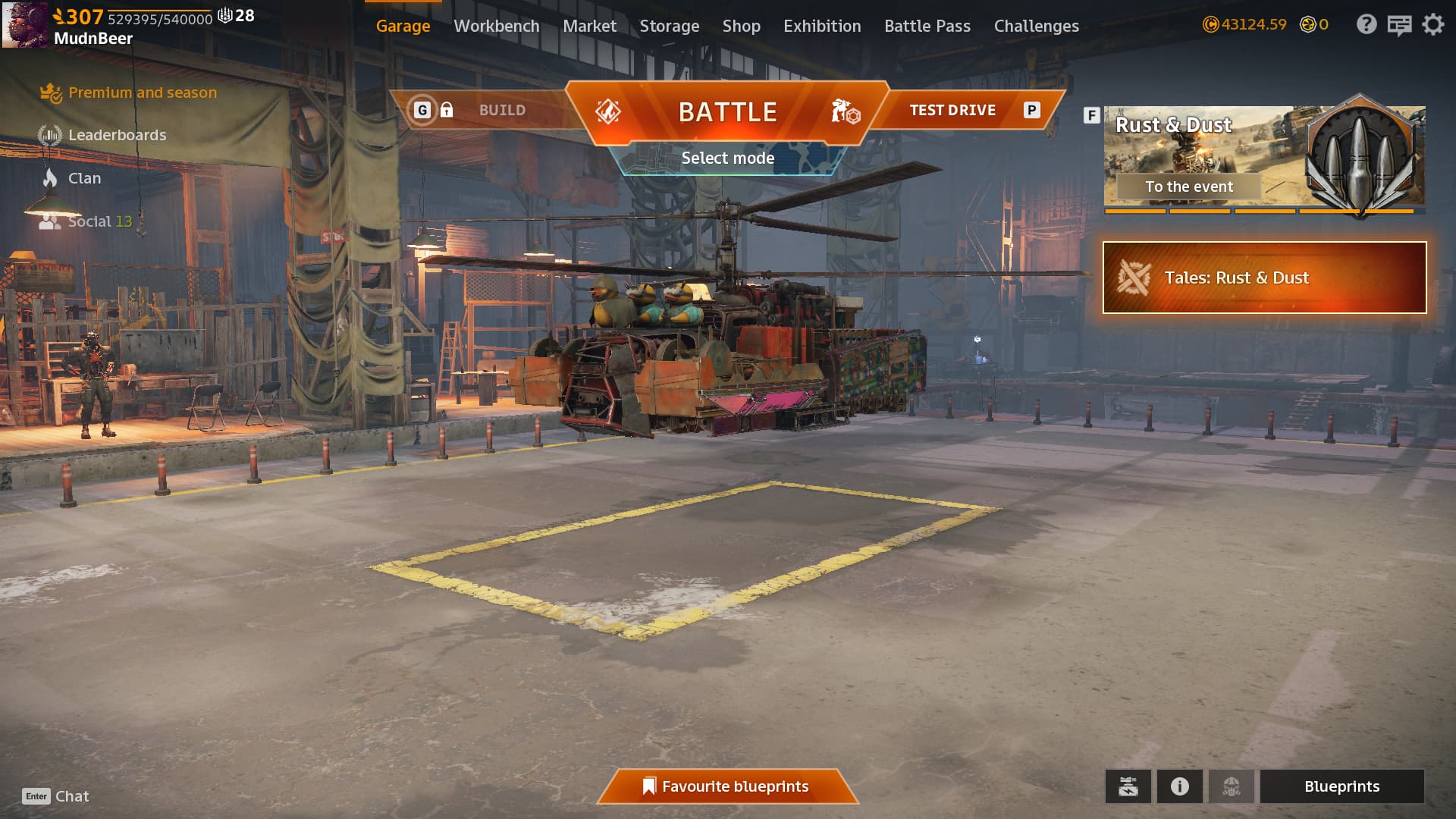Open Tales: Rust & Dust
The height and width of the screenshot is (819, 1456).
(x=1264, y=278)
